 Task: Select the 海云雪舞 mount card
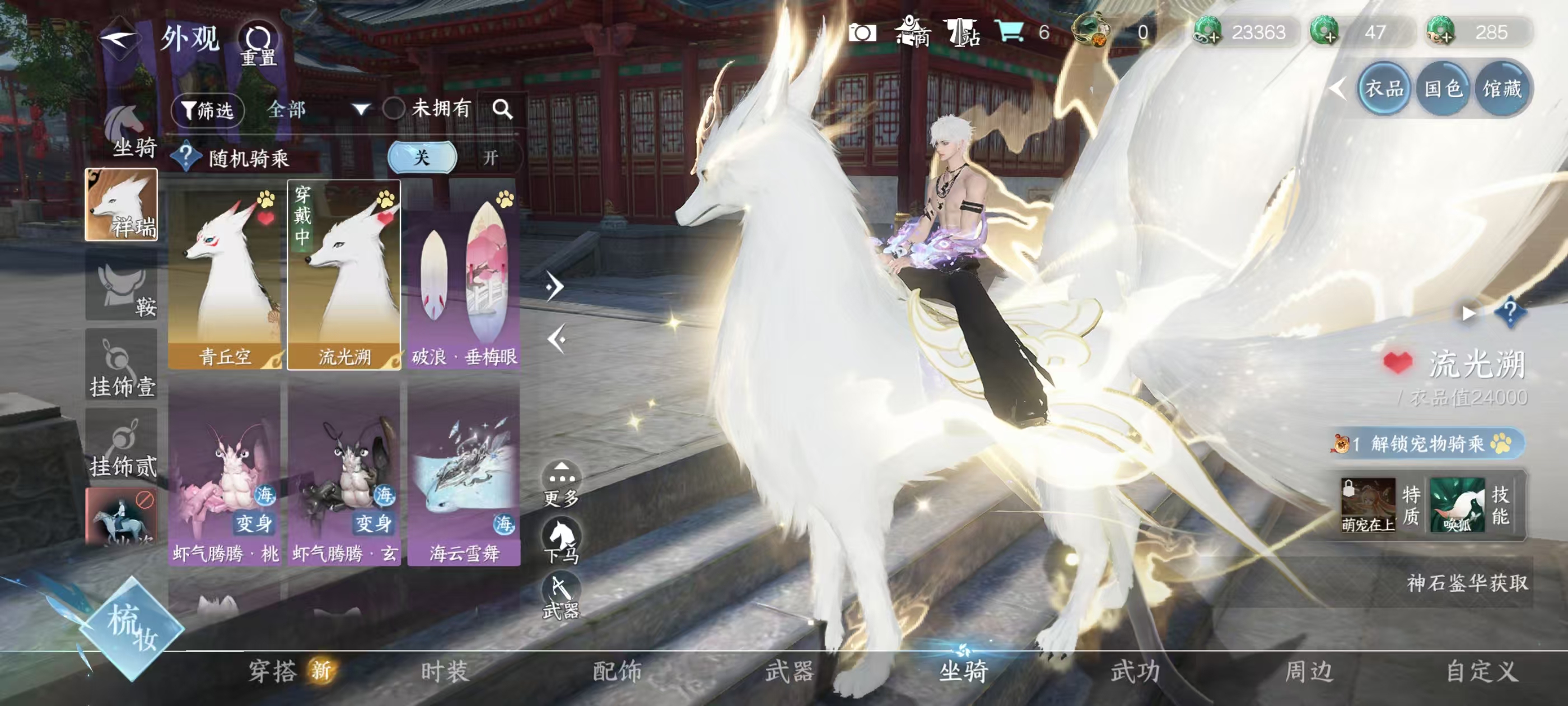coord(464,472)
